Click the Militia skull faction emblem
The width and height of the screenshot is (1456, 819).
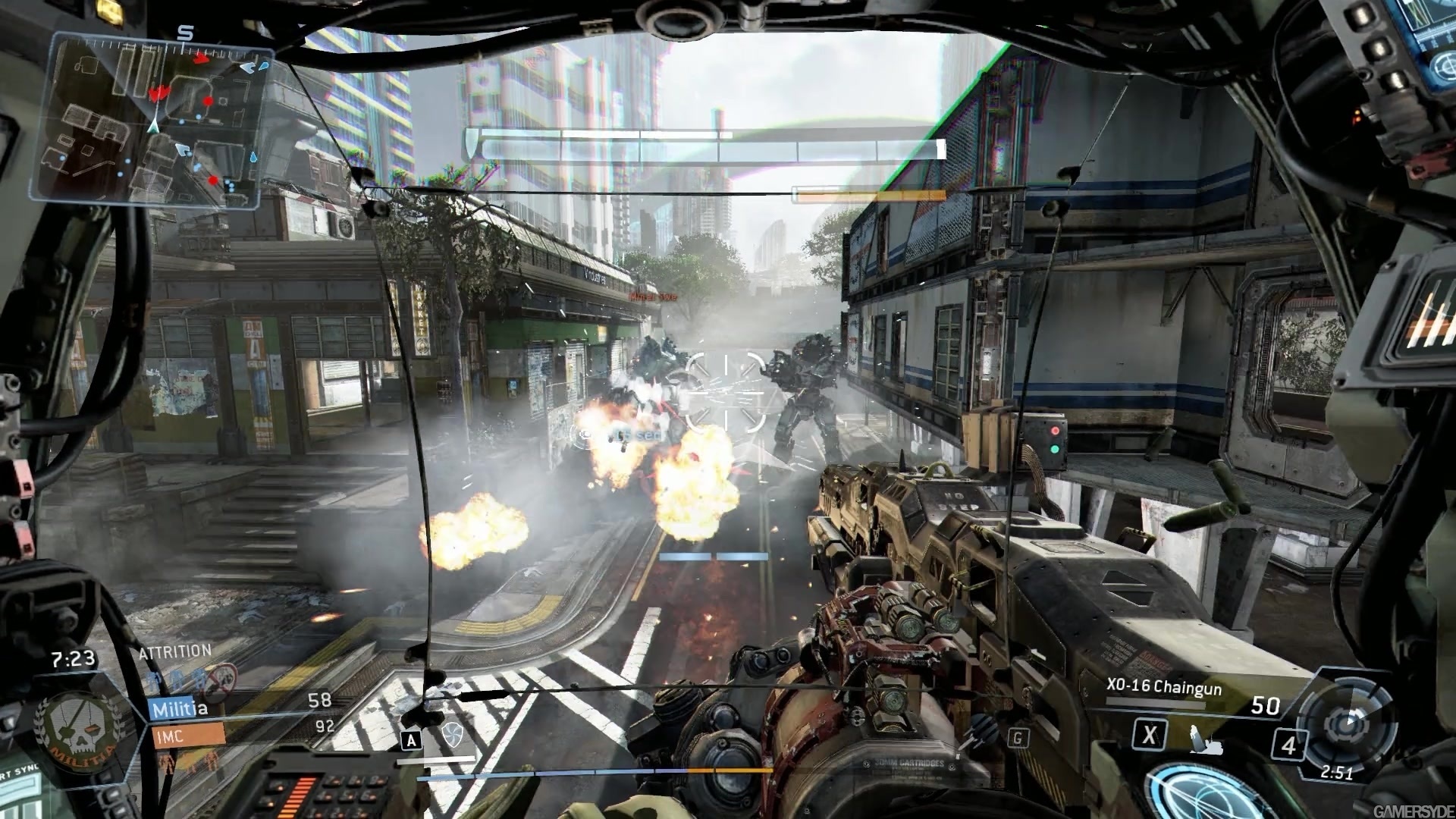tap(78, 730)
